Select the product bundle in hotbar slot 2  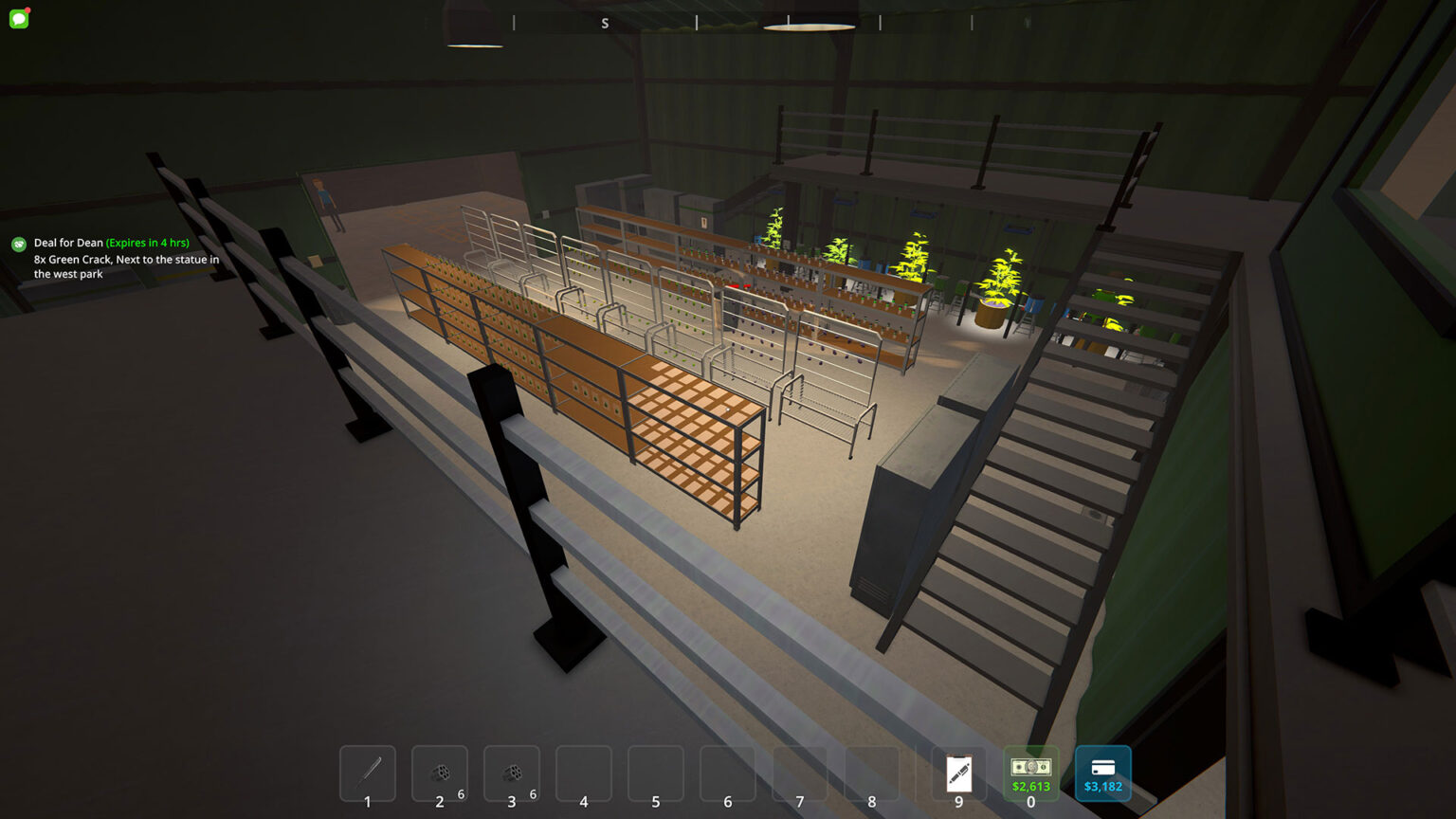click(439, 773)
